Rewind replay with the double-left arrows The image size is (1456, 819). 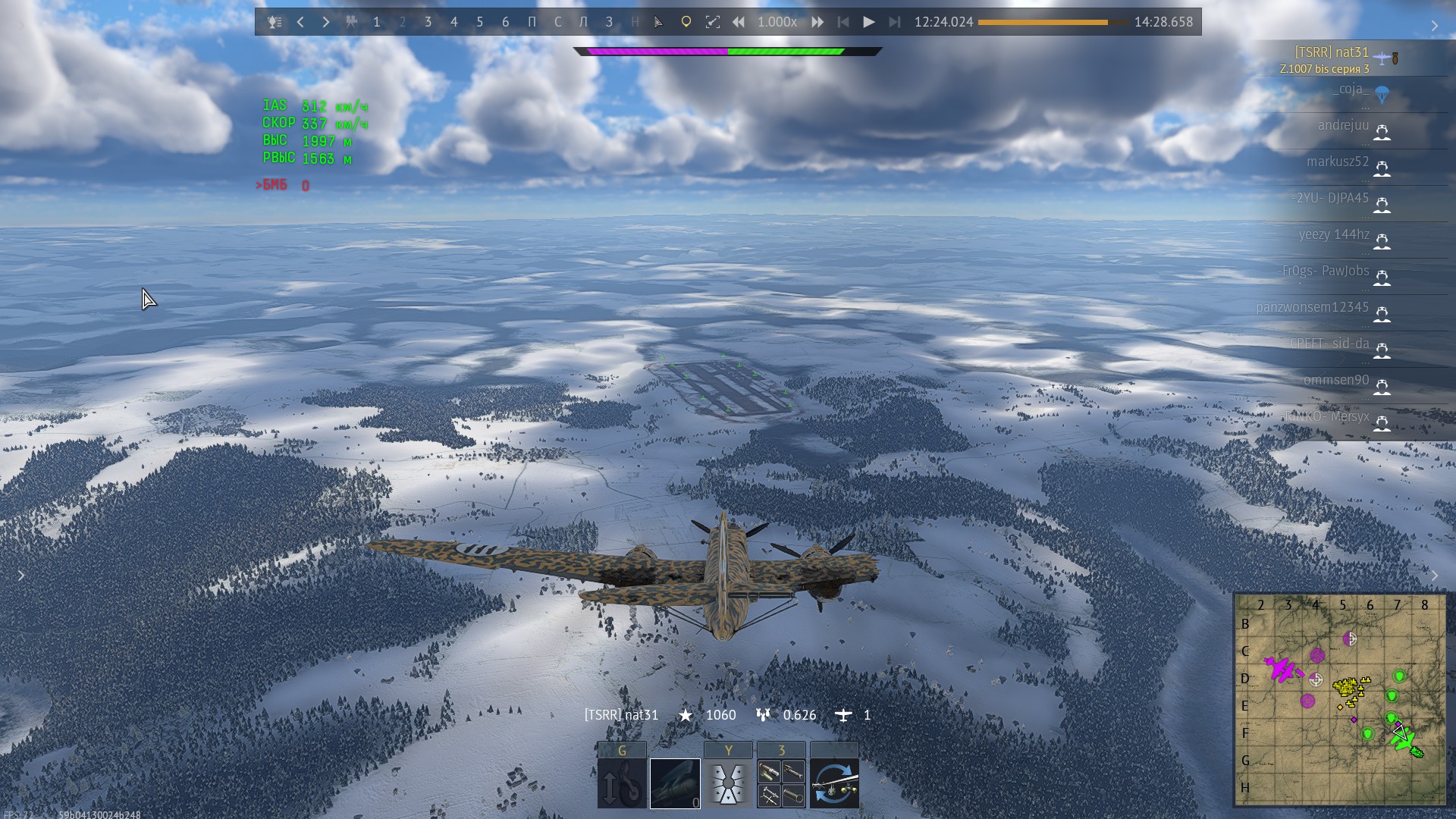[x=738, y=22]
